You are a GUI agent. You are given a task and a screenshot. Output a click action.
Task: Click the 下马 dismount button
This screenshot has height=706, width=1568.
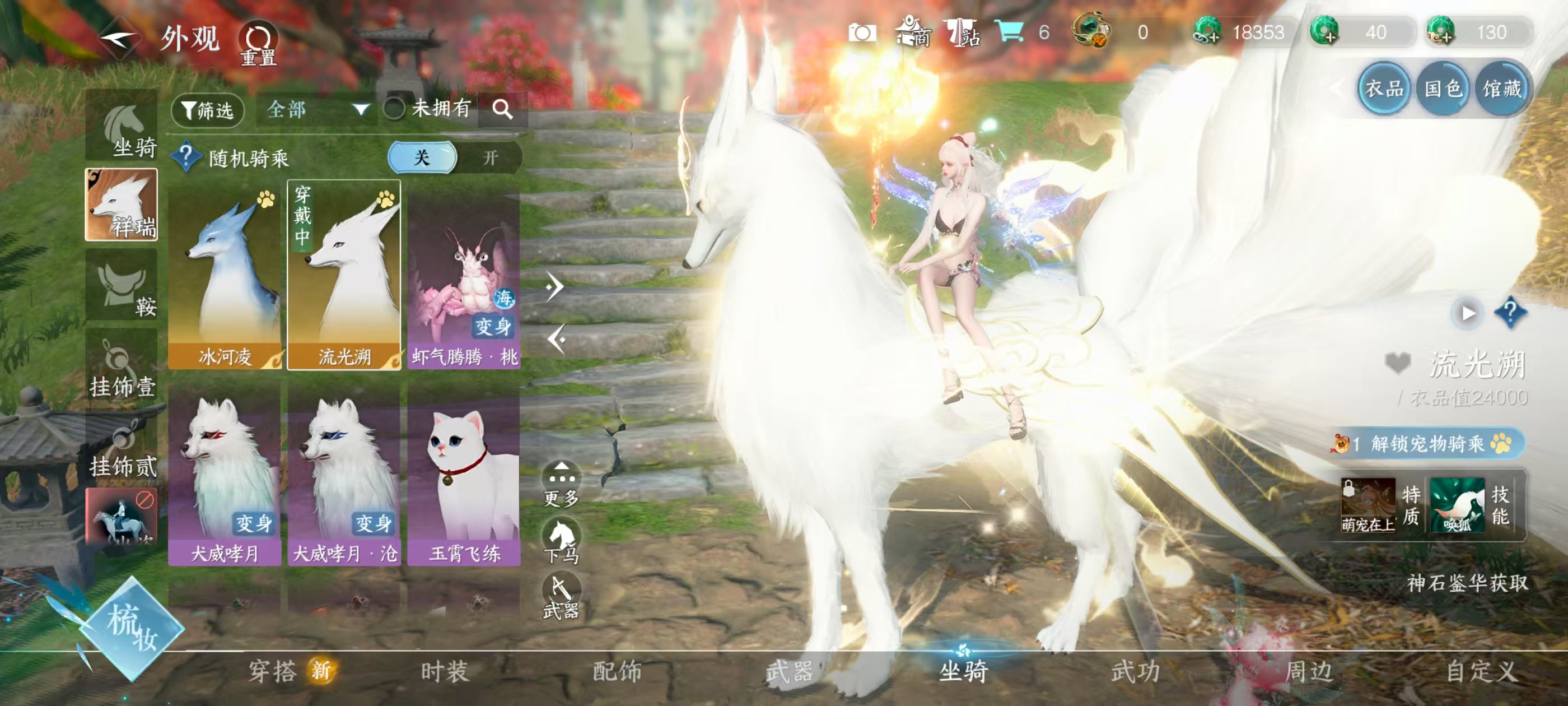point(561,541)
